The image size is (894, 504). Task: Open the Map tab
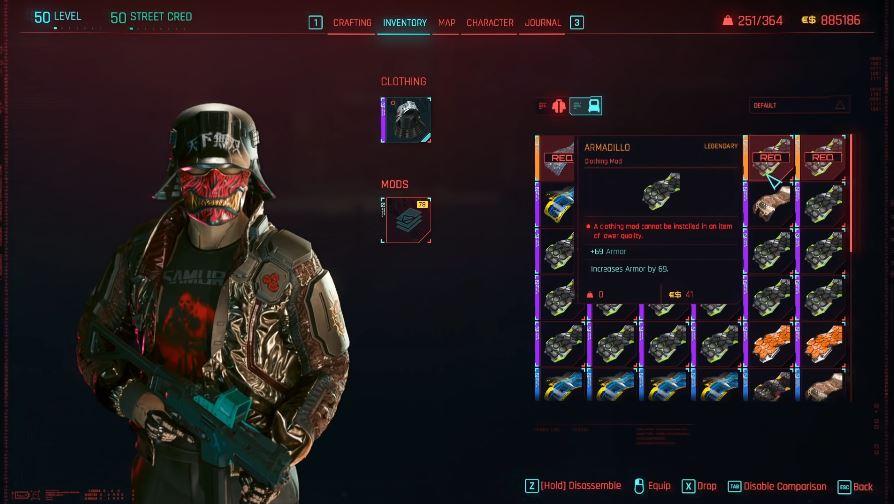tap(446, 22)
